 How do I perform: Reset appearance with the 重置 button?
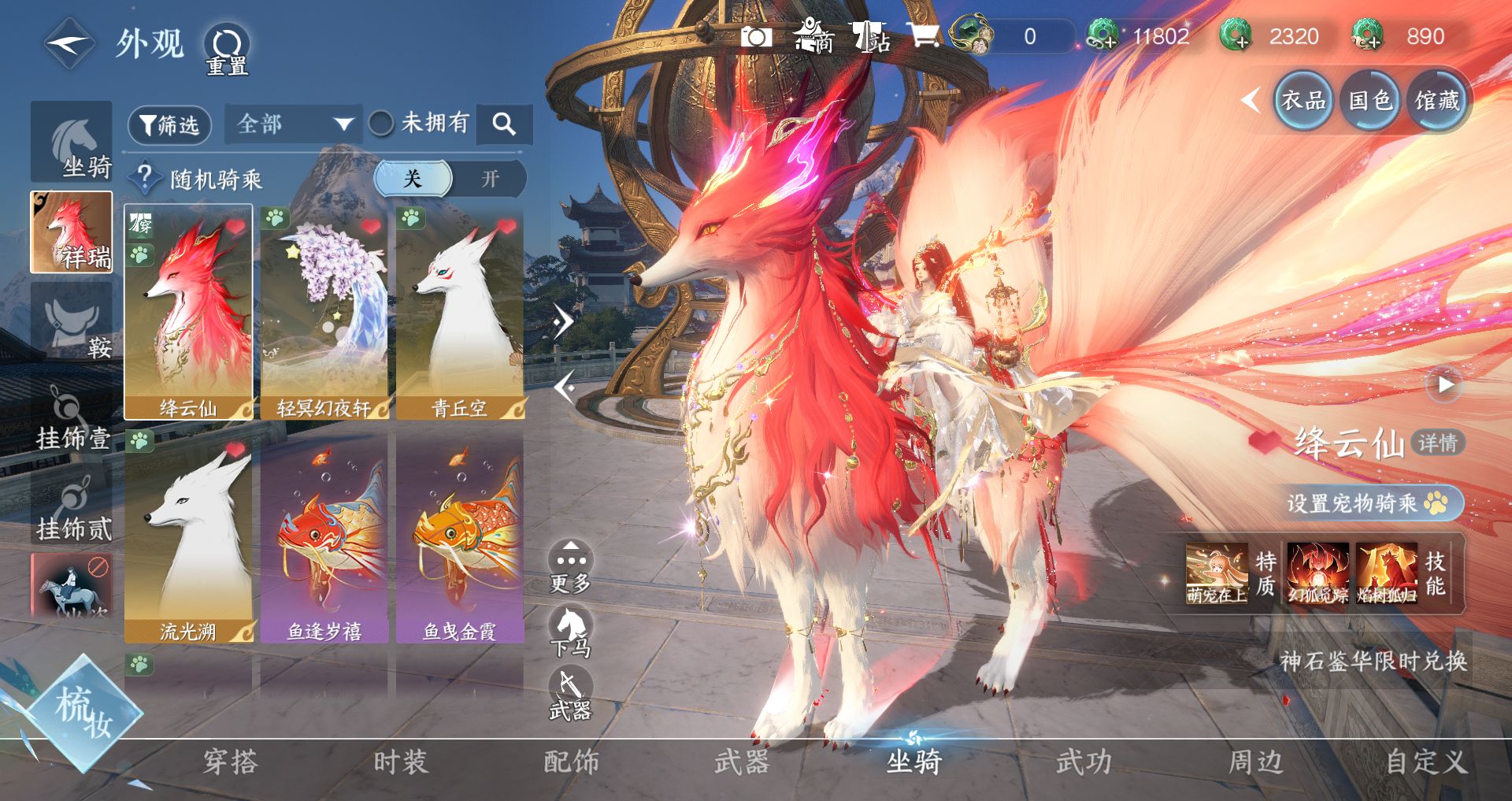click(227, 50)
